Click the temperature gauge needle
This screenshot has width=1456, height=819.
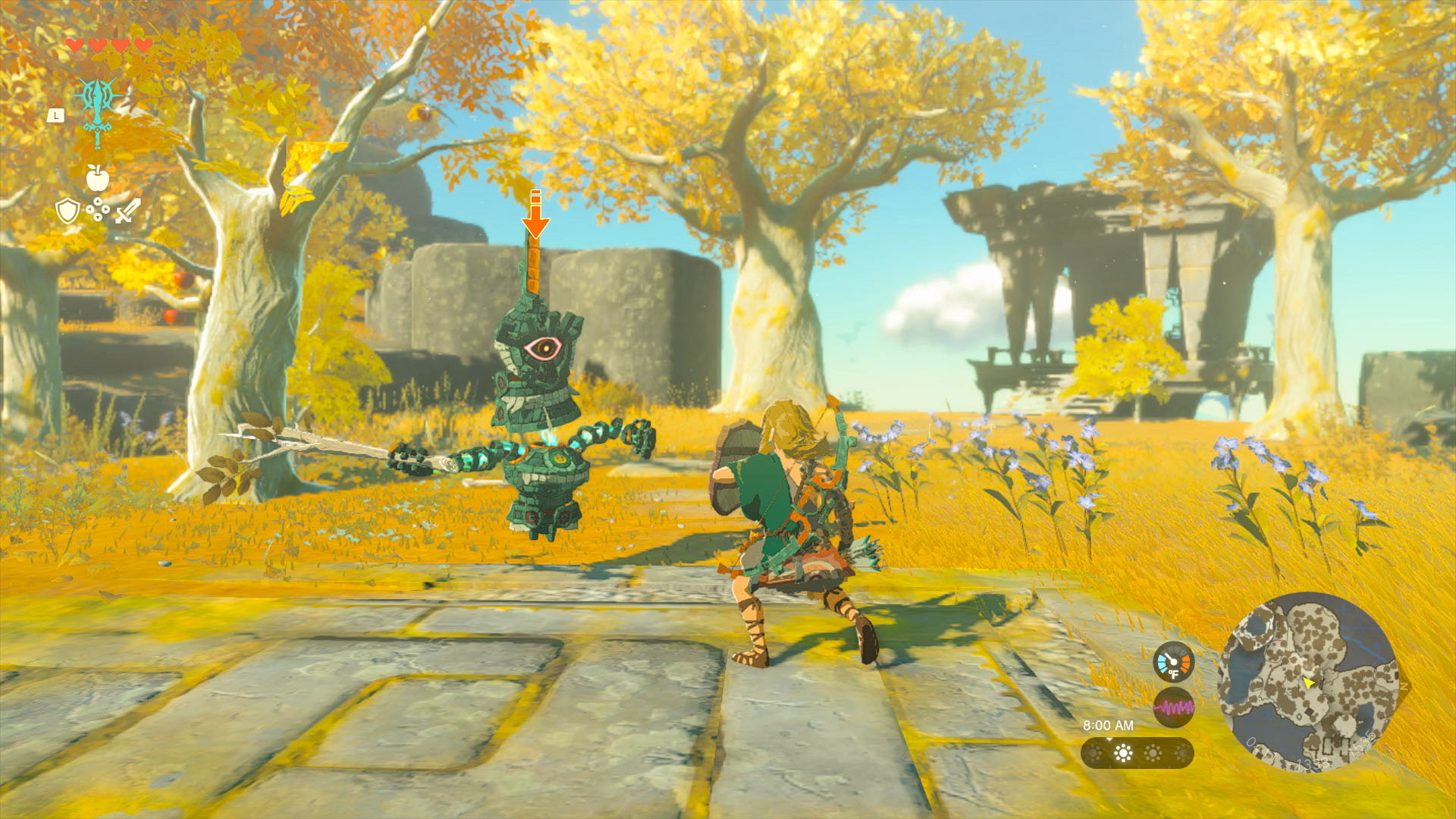point(1169,657)
